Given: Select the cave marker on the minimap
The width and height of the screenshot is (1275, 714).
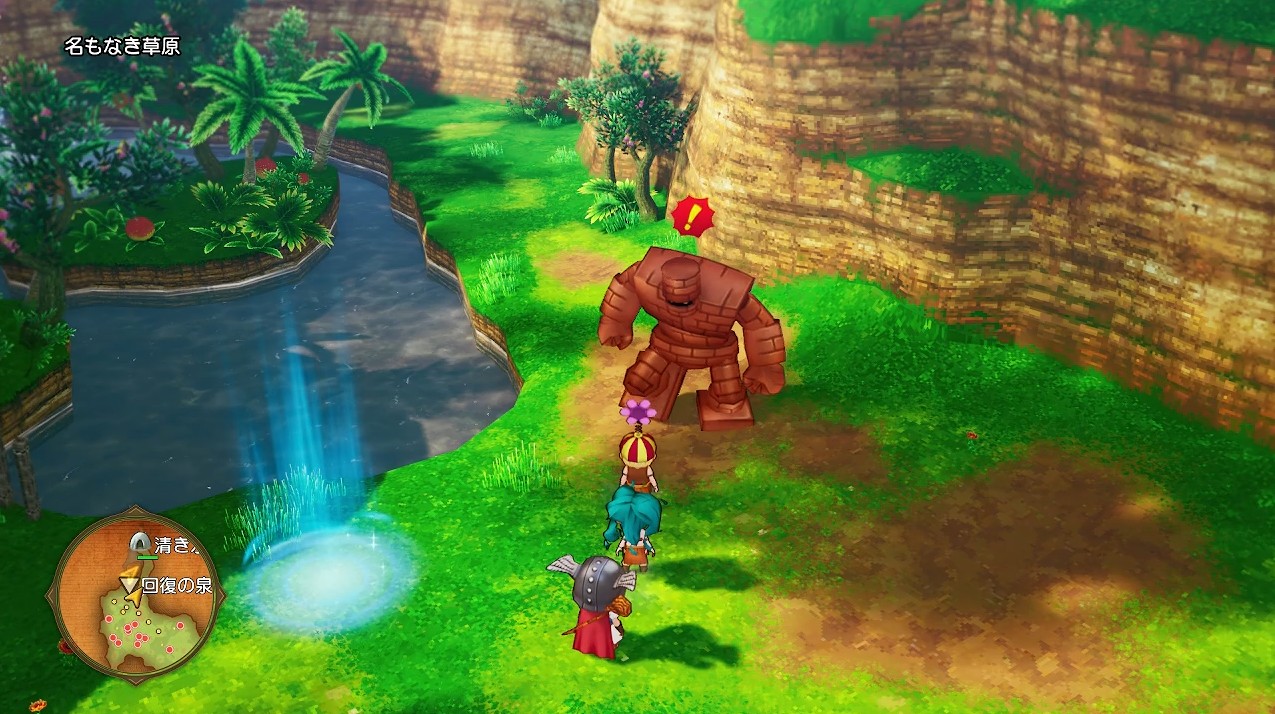Looking at the screenshot, I should (x=138, y=543).
